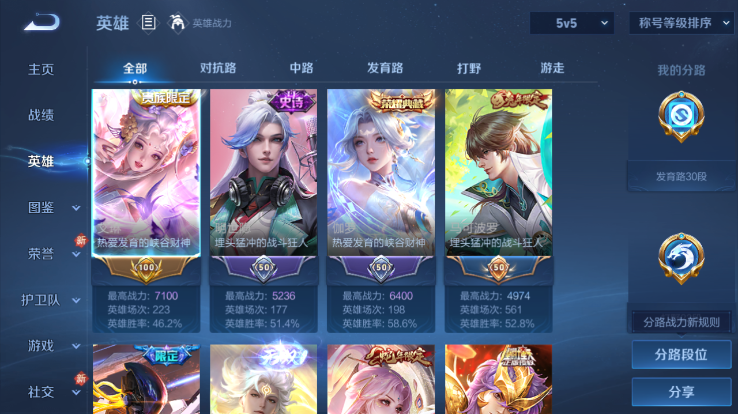This screenshot has width=738, height=414.
Task: Show 中路 lane heroes
Action: coord(301,69)
